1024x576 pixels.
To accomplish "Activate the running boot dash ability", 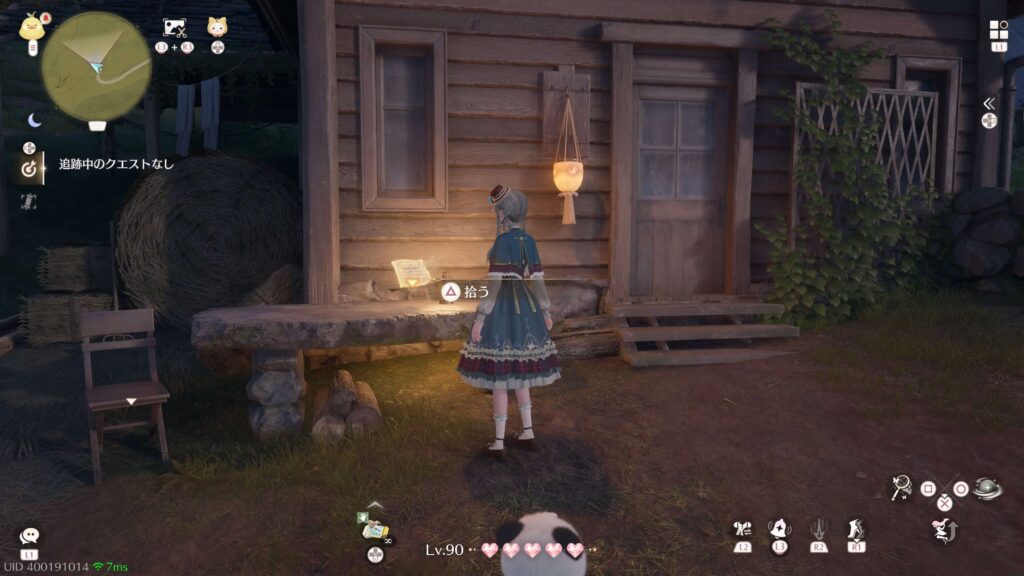I will pyautogui.click(x=855, y=529).
